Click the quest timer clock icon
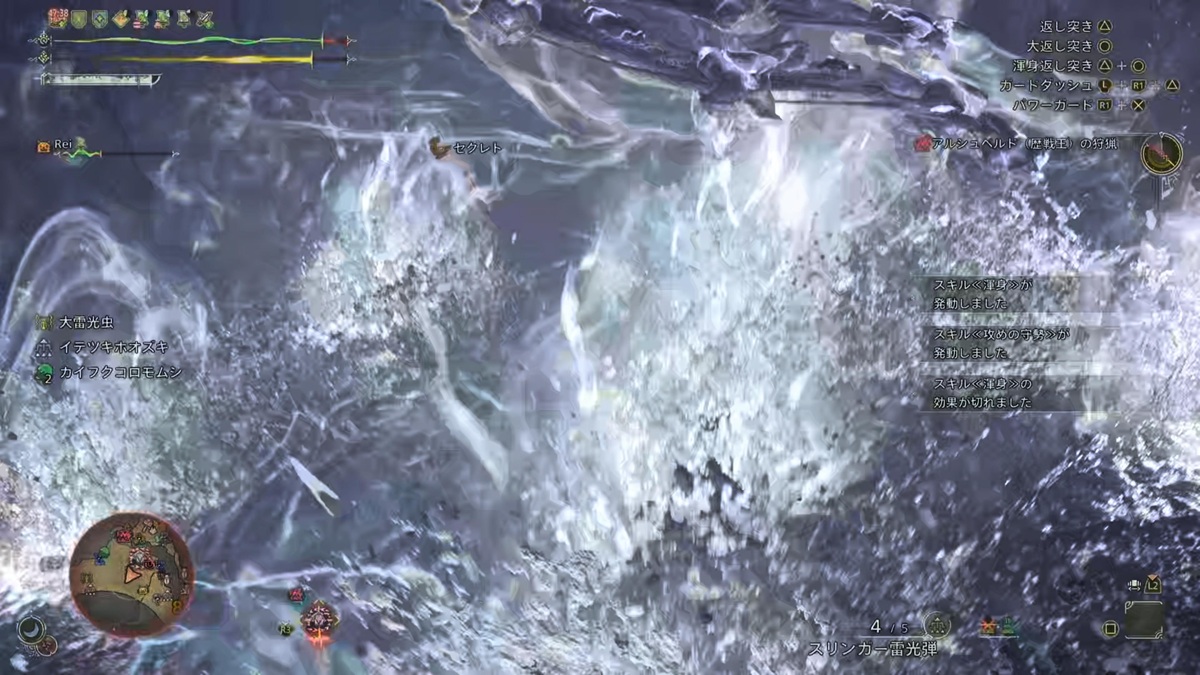This screenshot has width=1200, height=675. click(x=1161, y=154)
